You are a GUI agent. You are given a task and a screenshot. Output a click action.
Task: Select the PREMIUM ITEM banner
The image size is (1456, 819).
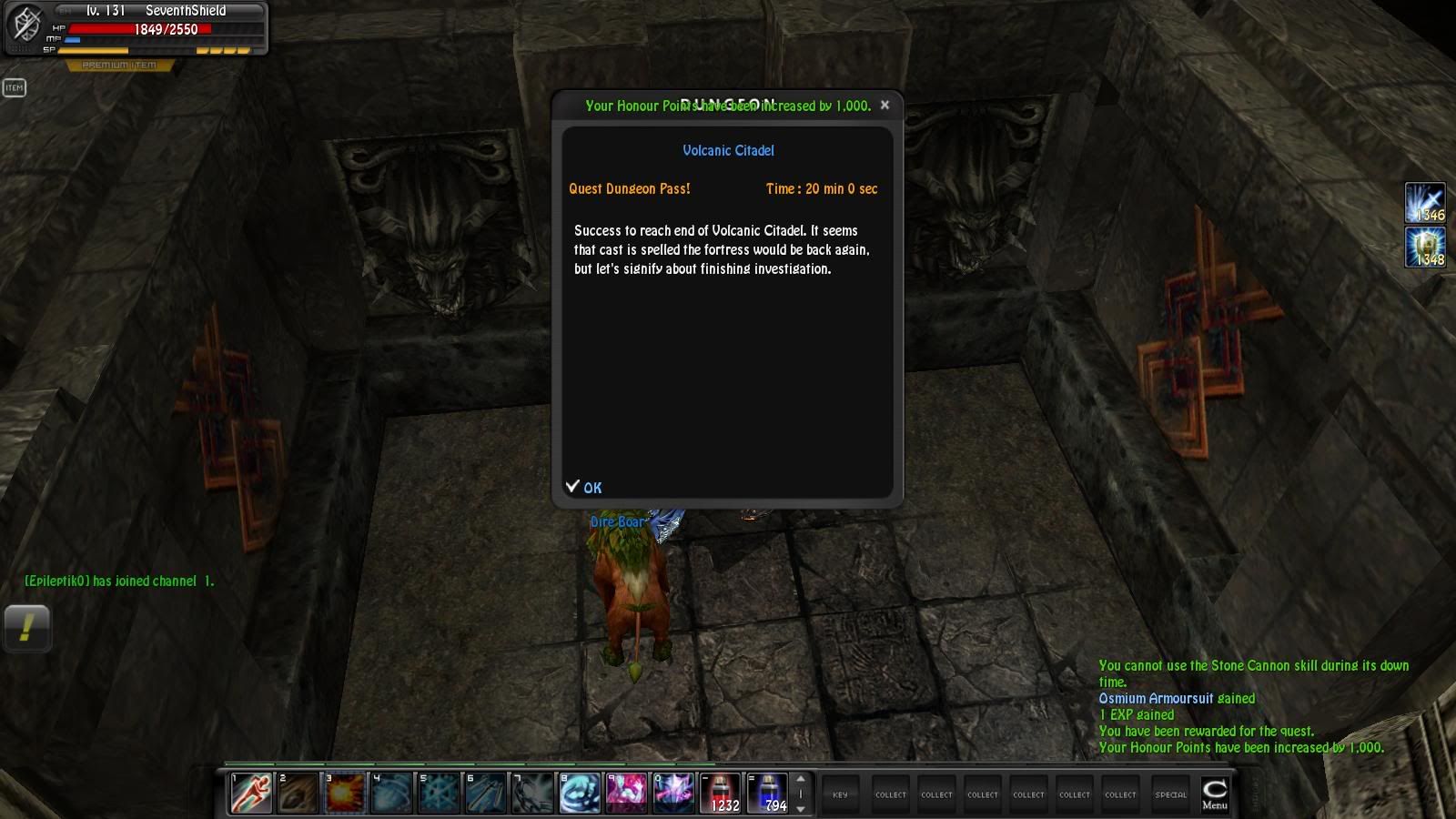click(x=119, y=66)
